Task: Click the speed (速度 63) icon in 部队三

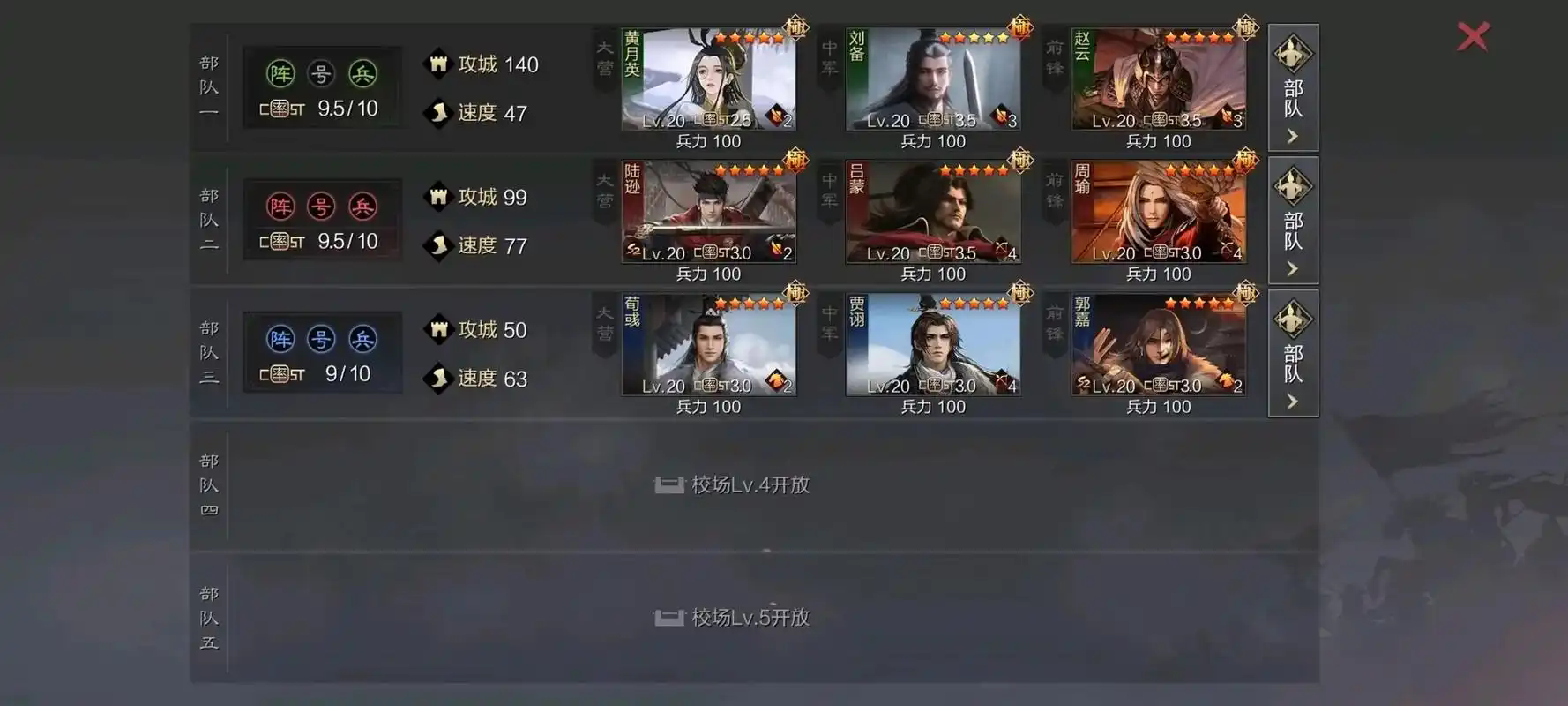Action: point(438,379)
